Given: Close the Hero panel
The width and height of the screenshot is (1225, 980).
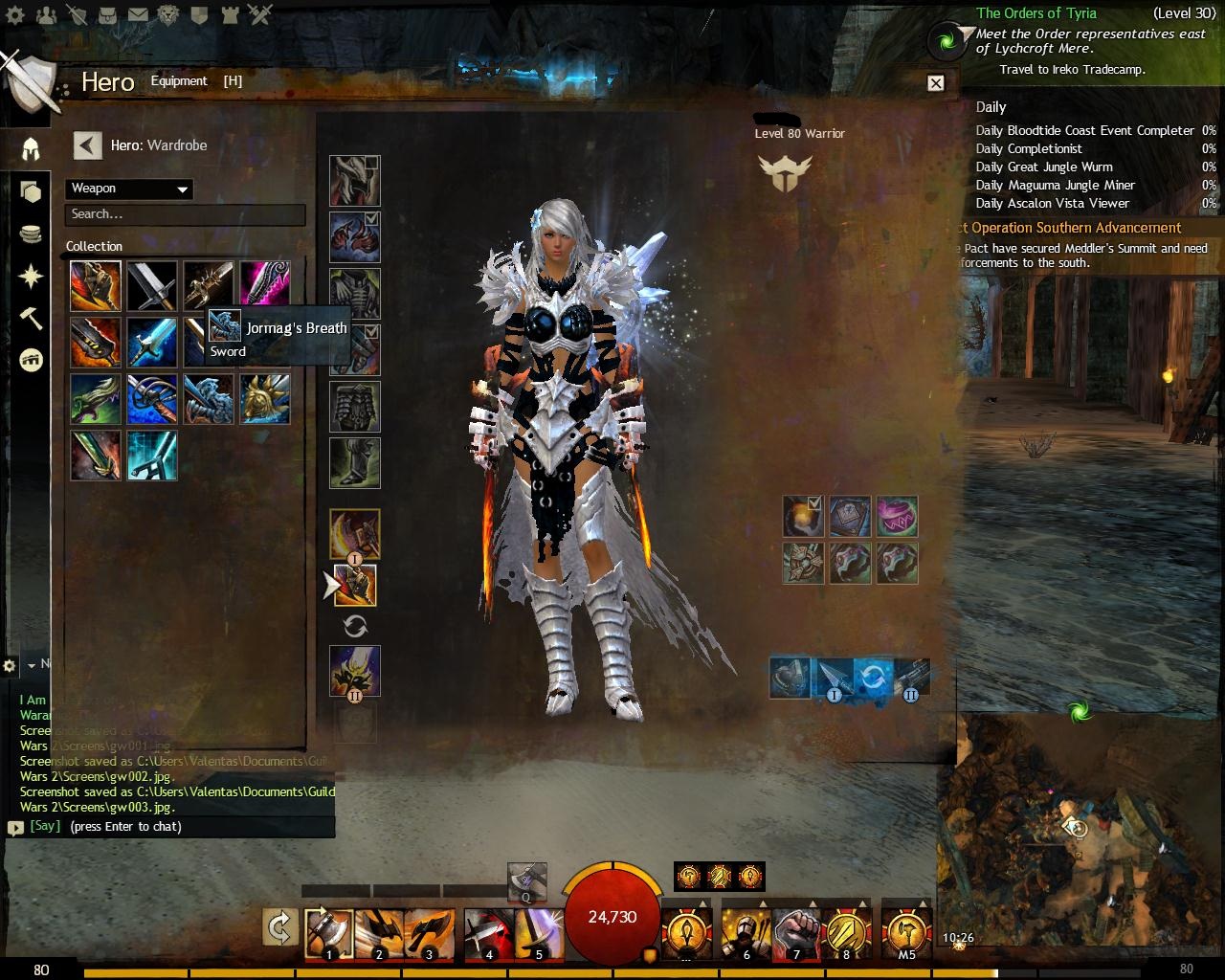Looking at the screenshot, I should [936, 83].
